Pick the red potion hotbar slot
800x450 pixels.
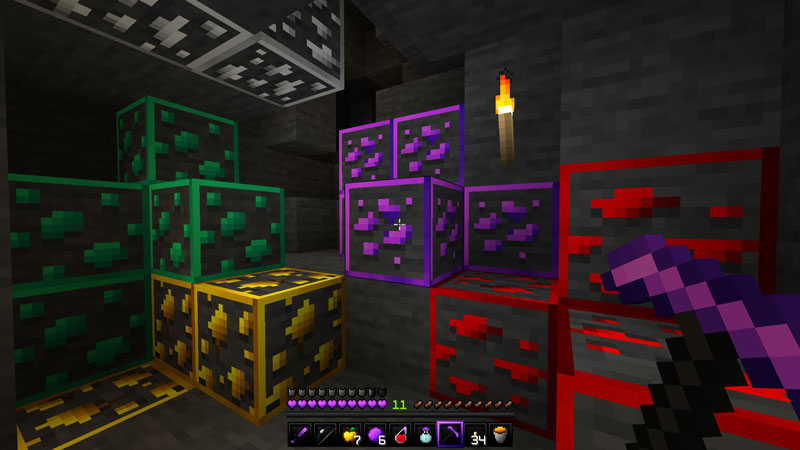[x=399, y=434]
